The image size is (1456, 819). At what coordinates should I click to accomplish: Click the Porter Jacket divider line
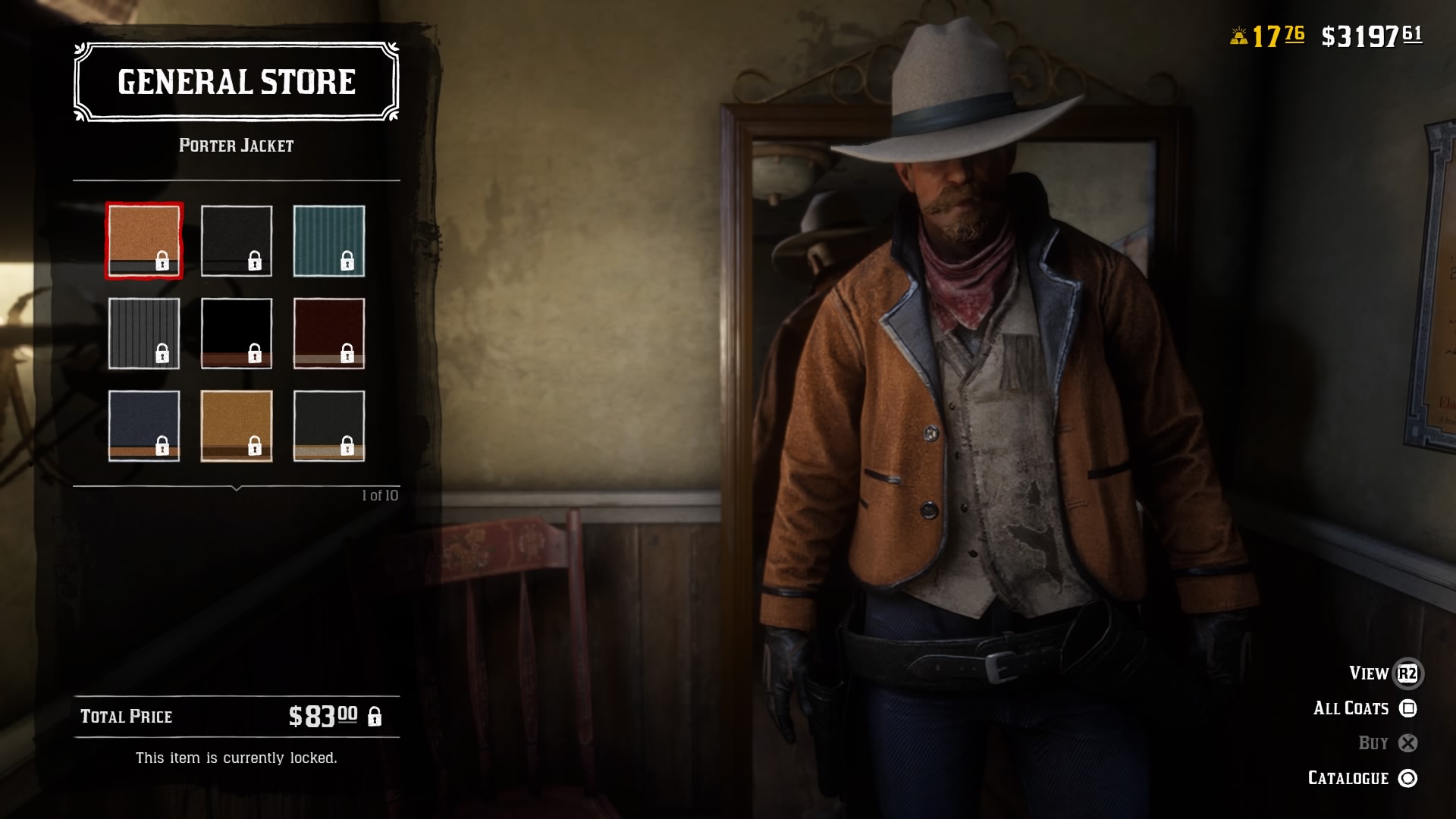236,180
